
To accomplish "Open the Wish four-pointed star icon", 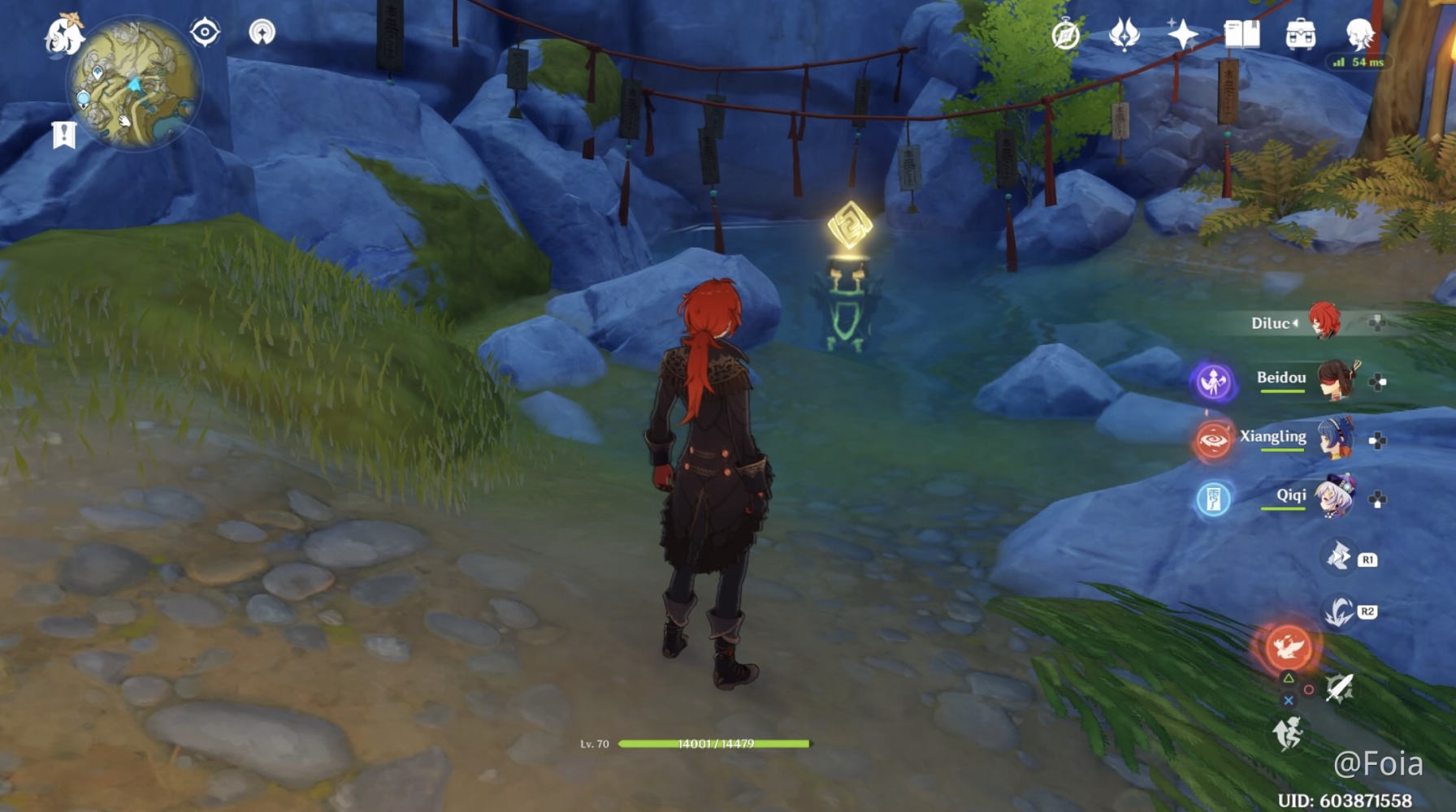I will pos(1182,35).
